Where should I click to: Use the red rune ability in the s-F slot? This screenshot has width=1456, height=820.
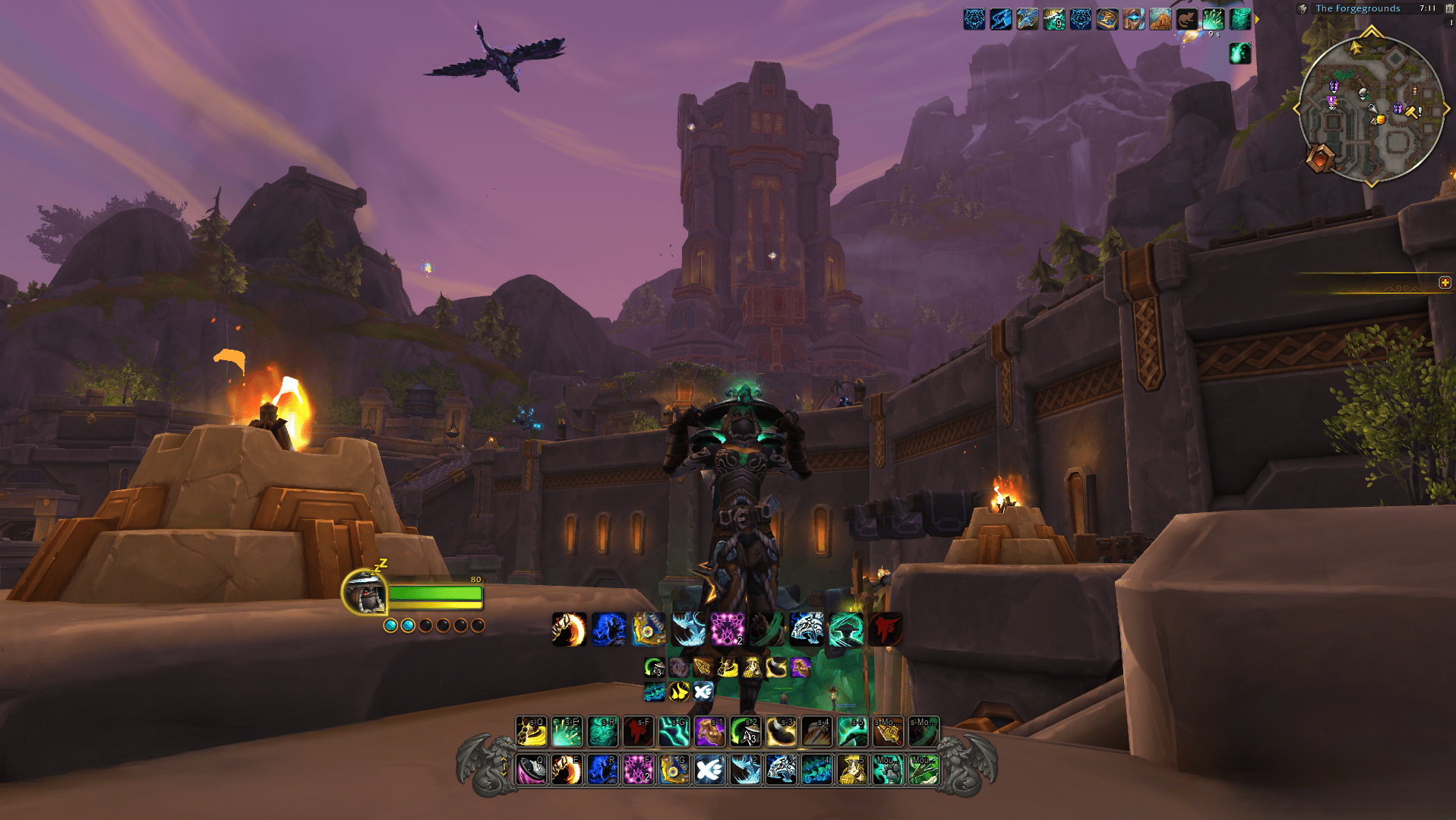click(638, 732)
